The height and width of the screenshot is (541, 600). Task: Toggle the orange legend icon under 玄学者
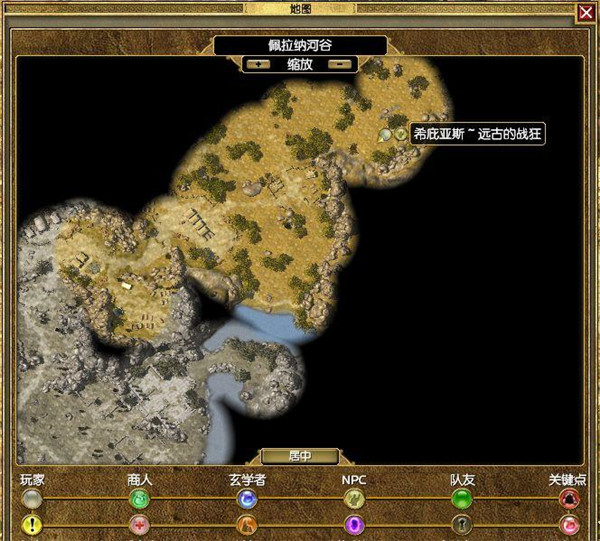tap(247, 524)
